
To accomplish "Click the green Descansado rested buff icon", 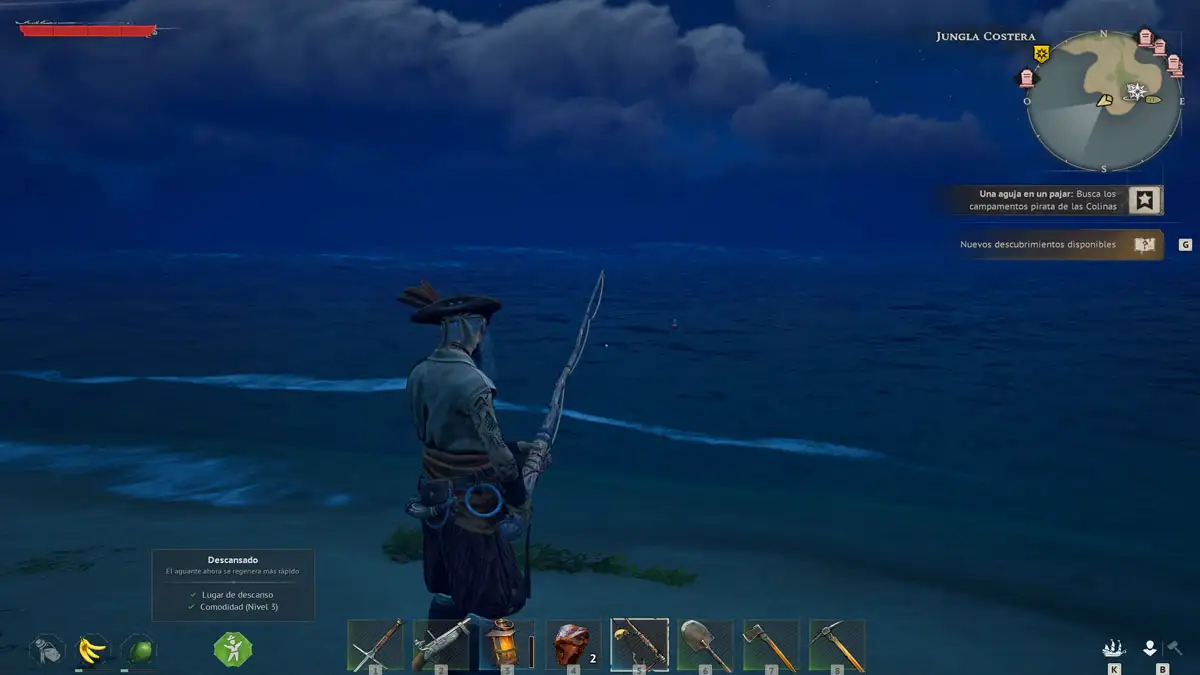I will pos(232,650).
